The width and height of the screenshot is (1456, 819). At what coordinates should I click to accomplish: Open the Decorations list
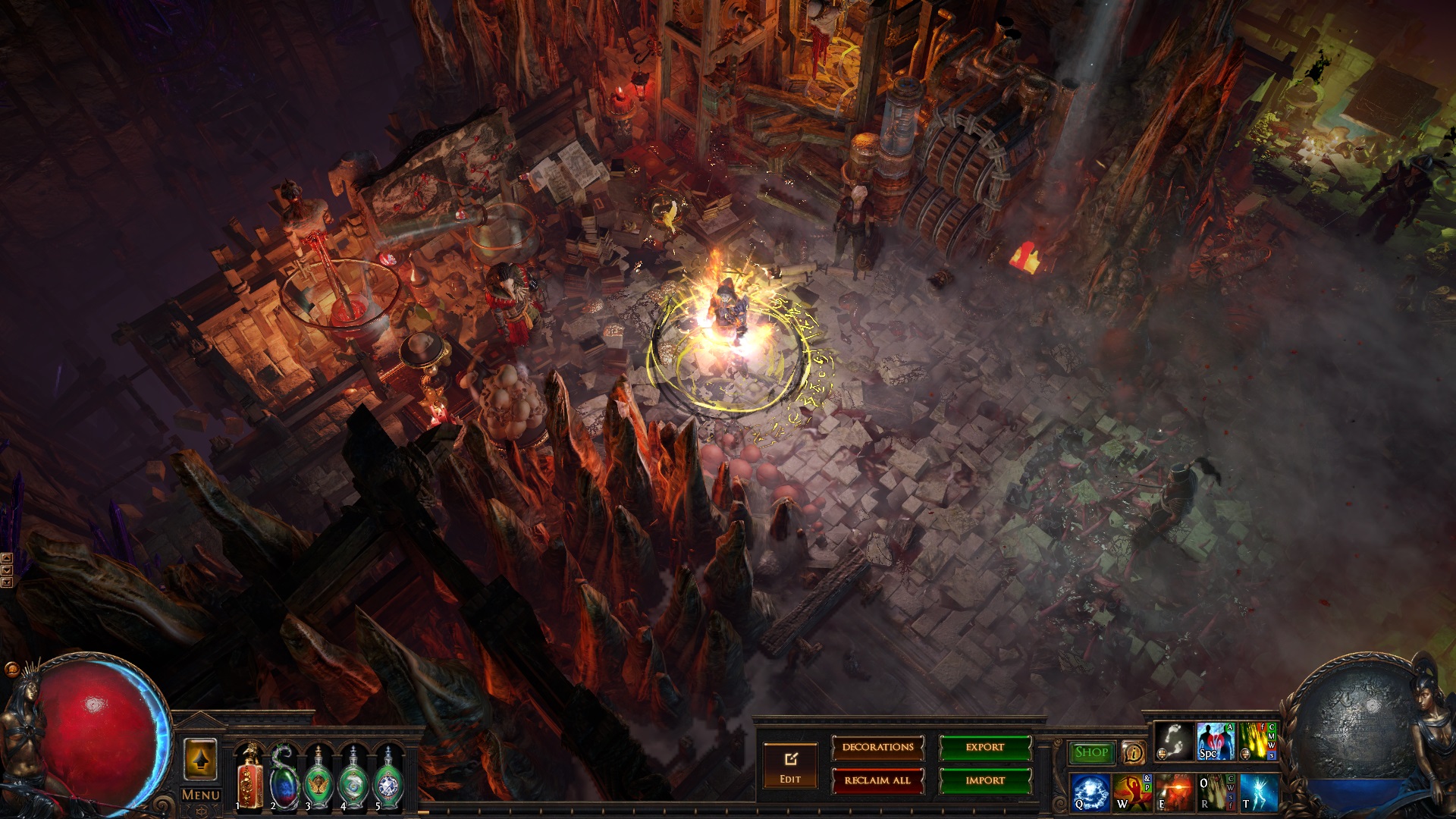point(877,748)
